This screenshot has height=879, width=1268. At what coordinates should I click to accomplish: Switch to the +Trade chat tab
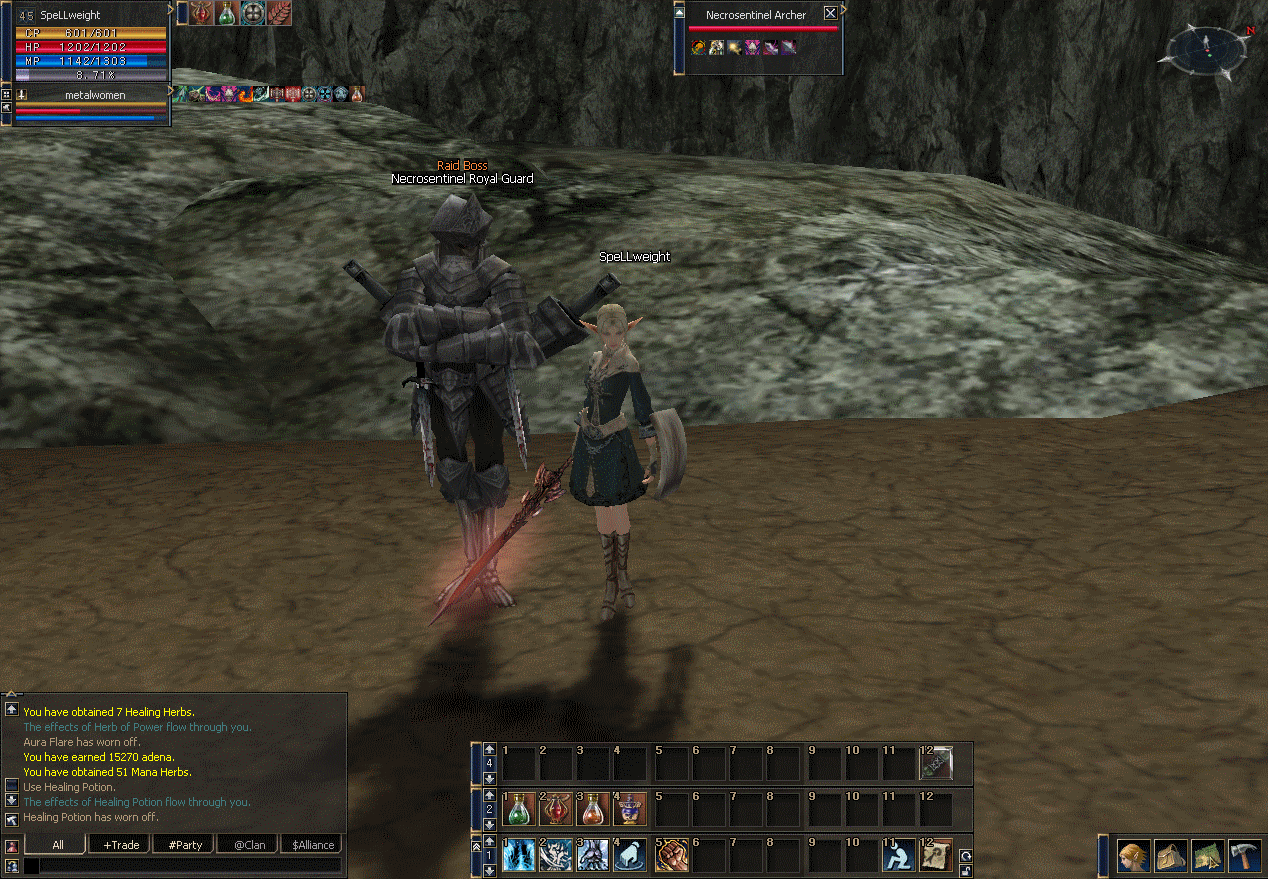[x=120, y=845]
